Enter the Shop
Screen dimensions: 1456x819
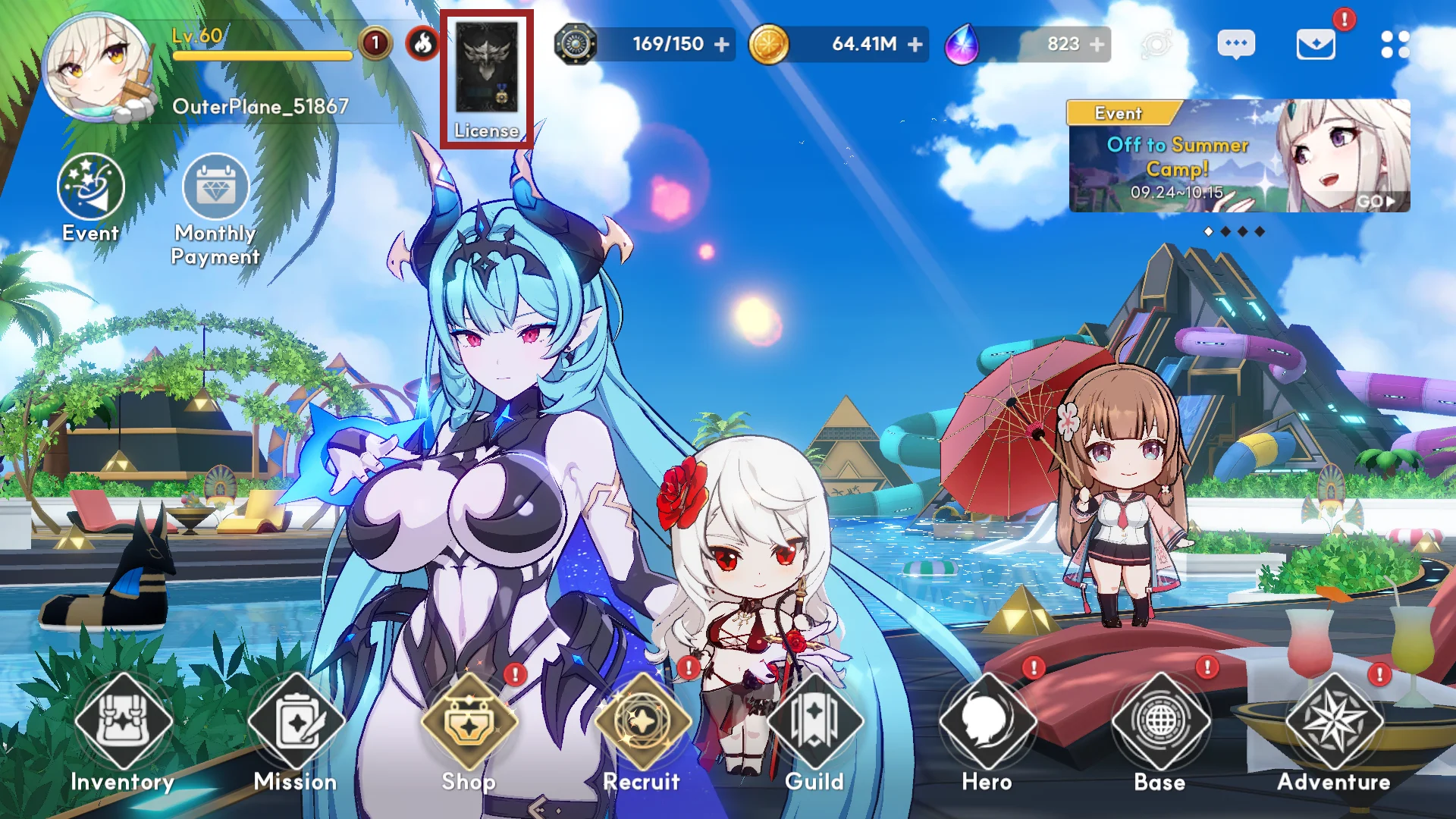[x=469, y=724]
